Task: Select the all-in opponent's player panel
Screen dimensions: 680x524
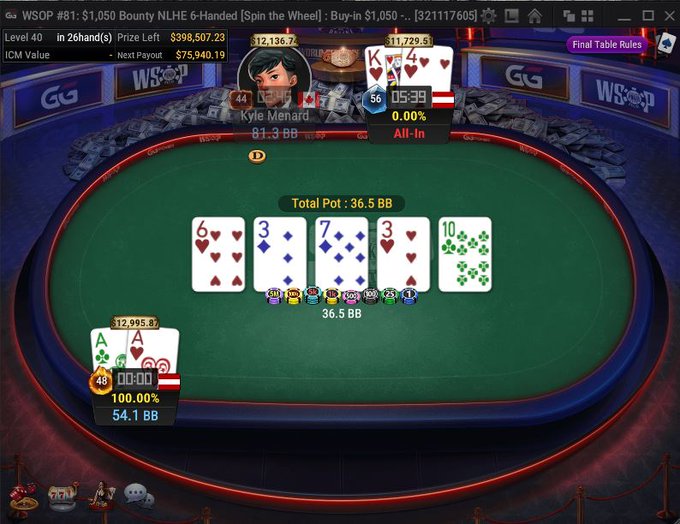Action: point(410,105)
